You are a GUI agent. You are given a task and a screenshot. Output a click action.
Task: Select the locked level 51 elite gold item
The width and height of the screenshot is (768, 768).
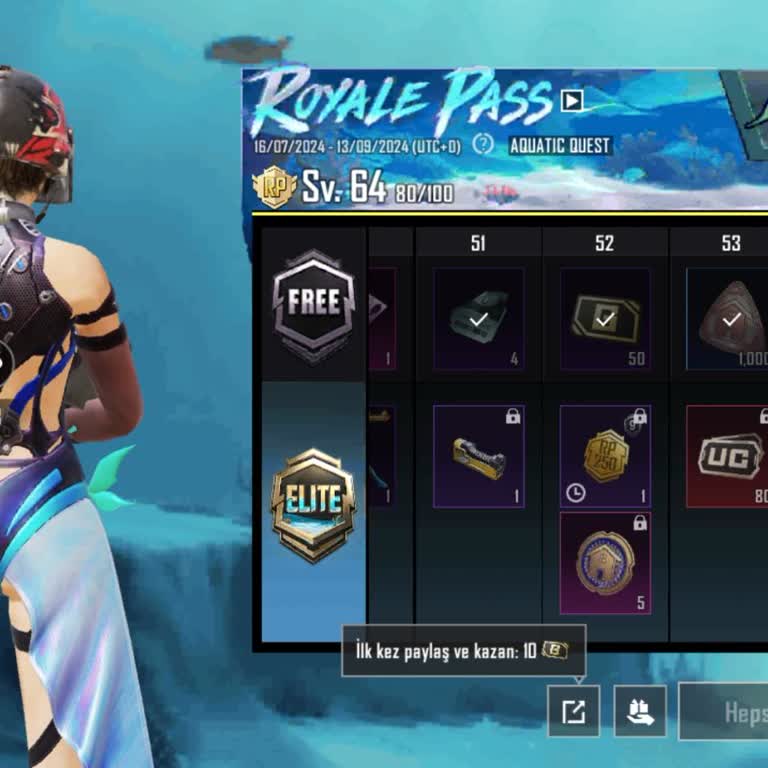pyautogui.click(x=478, y=456)
